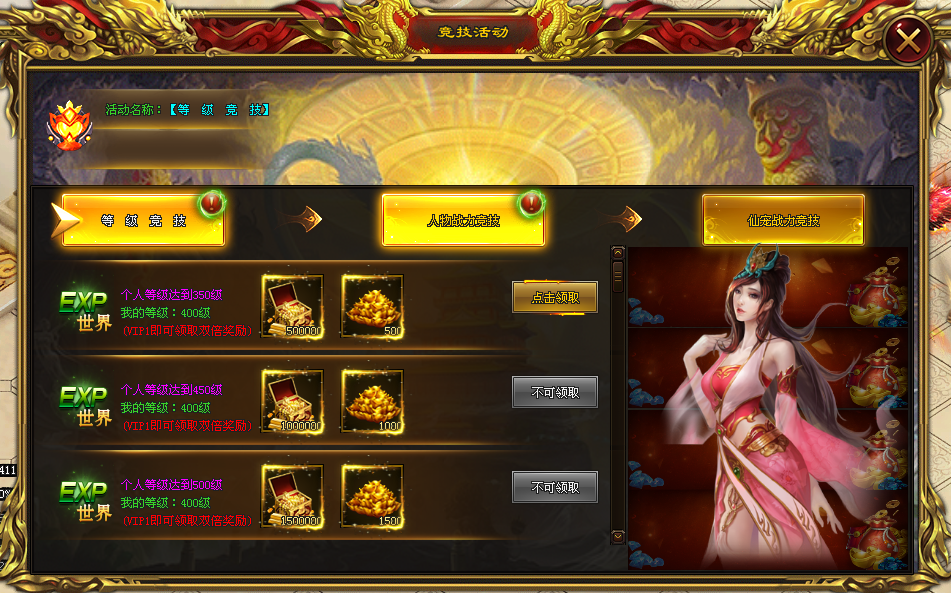Close the 竞技活动 event window
This screenshot has height=593, width=951.
coord(908,40)
